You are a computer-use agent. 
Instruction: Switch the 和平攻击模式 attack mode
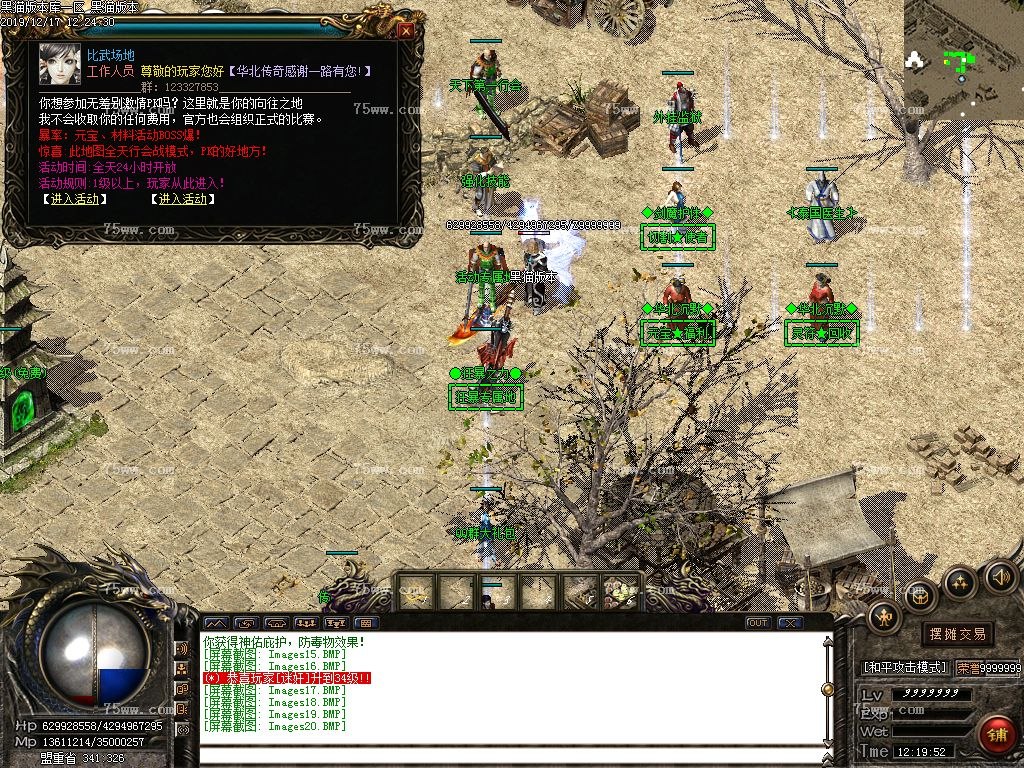(x=904, y=667)
